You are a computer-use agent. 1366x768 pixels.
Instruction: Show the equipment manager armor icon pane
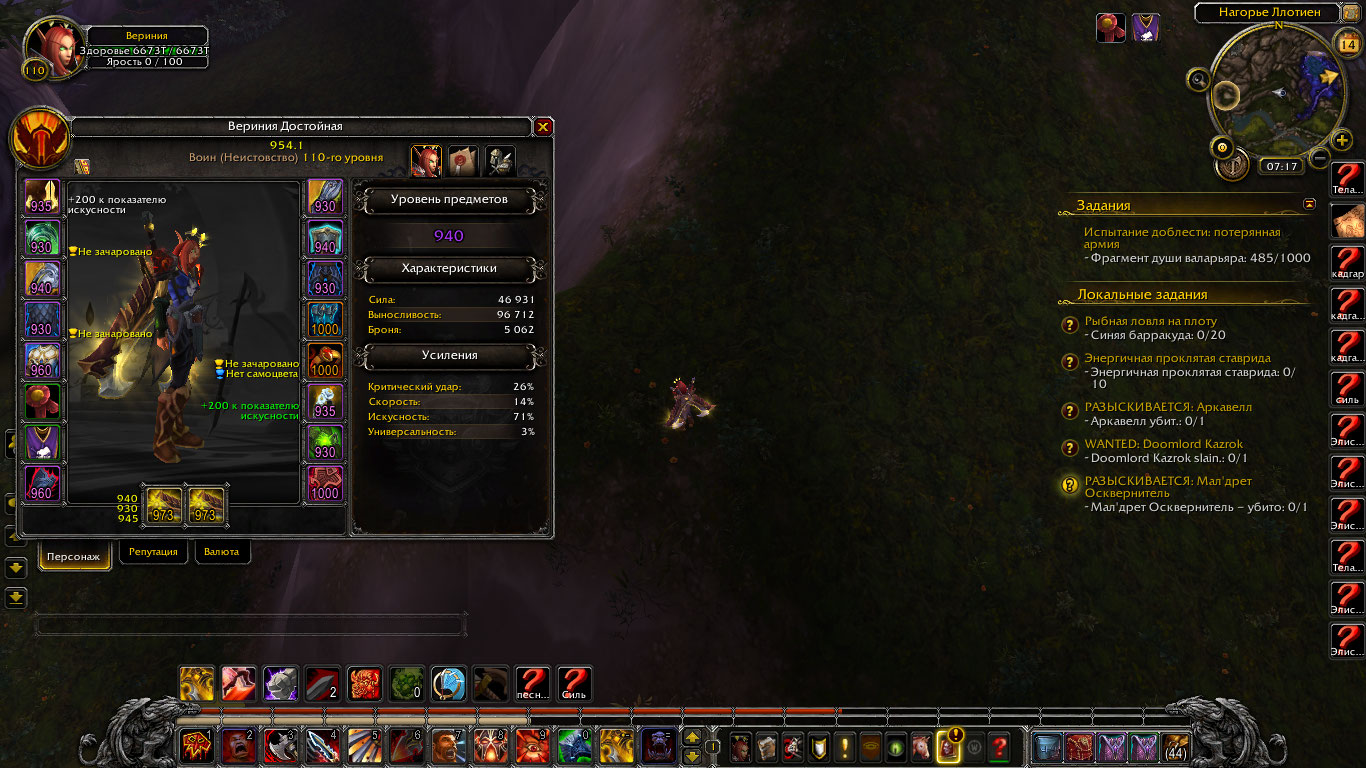click(500, 160)
